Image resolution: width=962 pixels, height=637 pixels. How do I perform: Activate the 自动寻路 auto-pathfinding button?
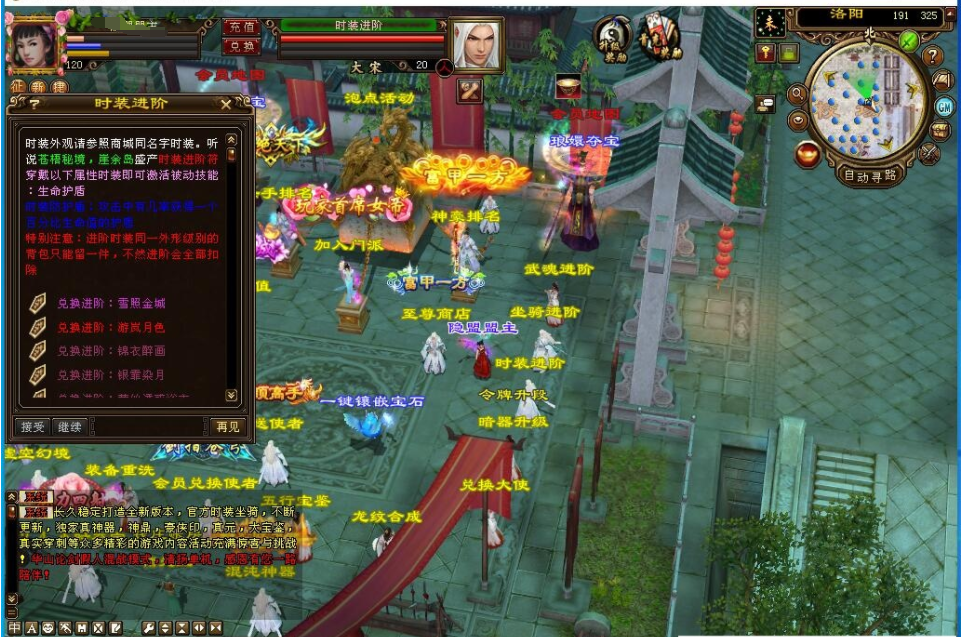[870, 176]
